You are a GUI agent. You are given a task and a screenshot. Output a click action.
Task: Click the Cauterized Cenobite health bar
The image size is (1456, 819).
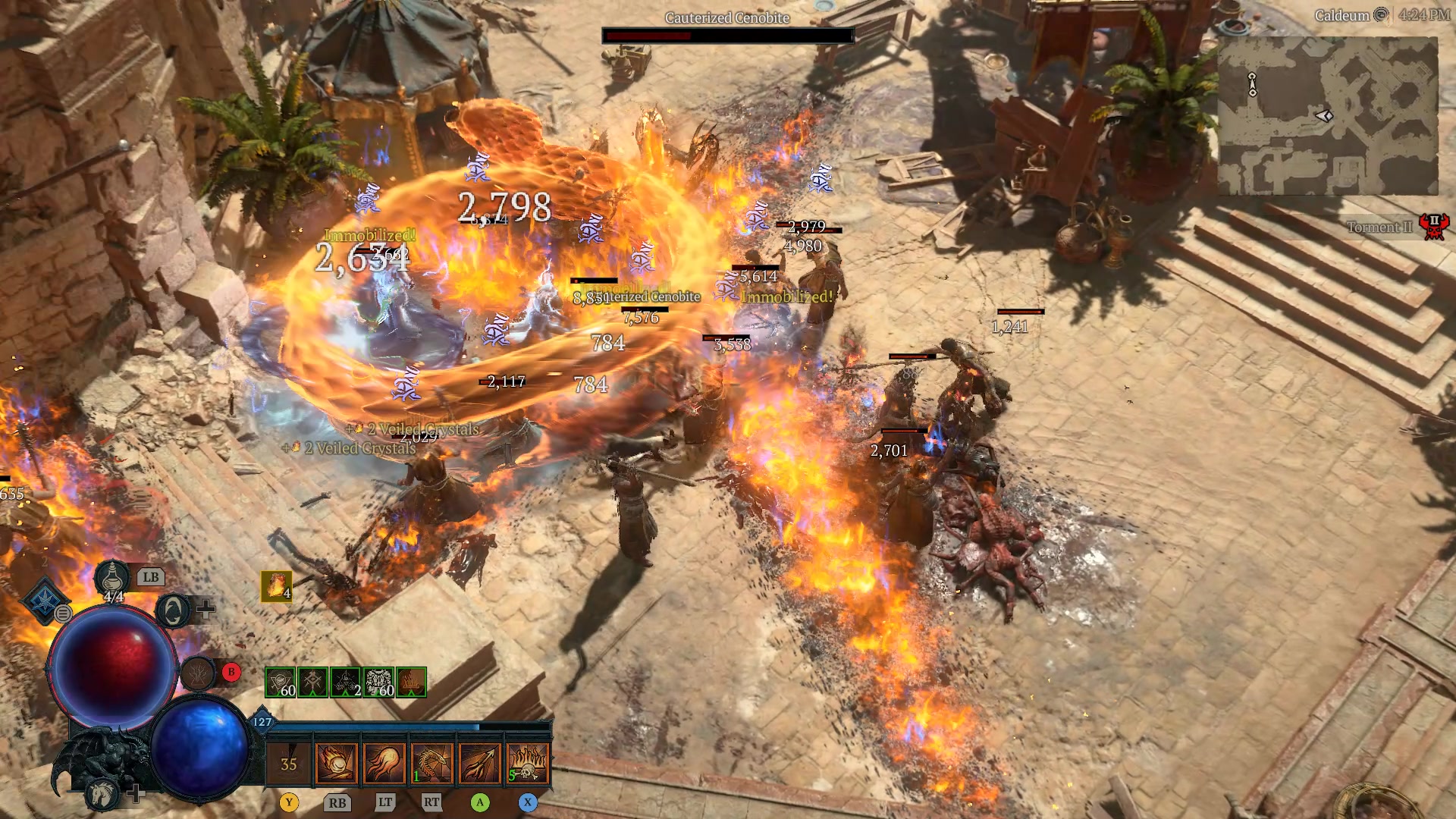click(728, 33)
